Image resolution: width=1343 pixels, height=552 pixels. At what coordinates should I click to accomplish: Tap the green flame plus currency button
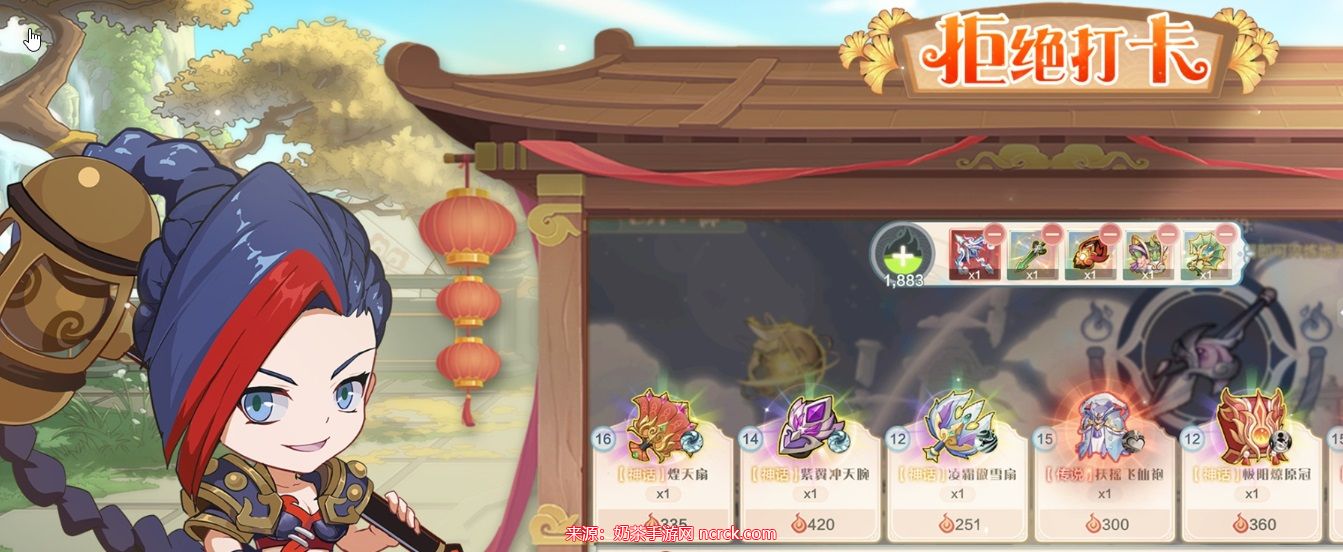[x=903, y=251]
